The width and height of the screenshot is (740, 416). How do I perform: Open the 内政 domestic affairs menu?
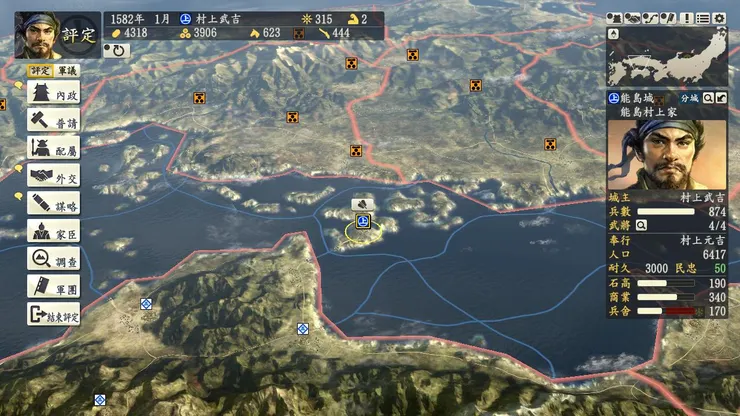(x=53, y=92)
